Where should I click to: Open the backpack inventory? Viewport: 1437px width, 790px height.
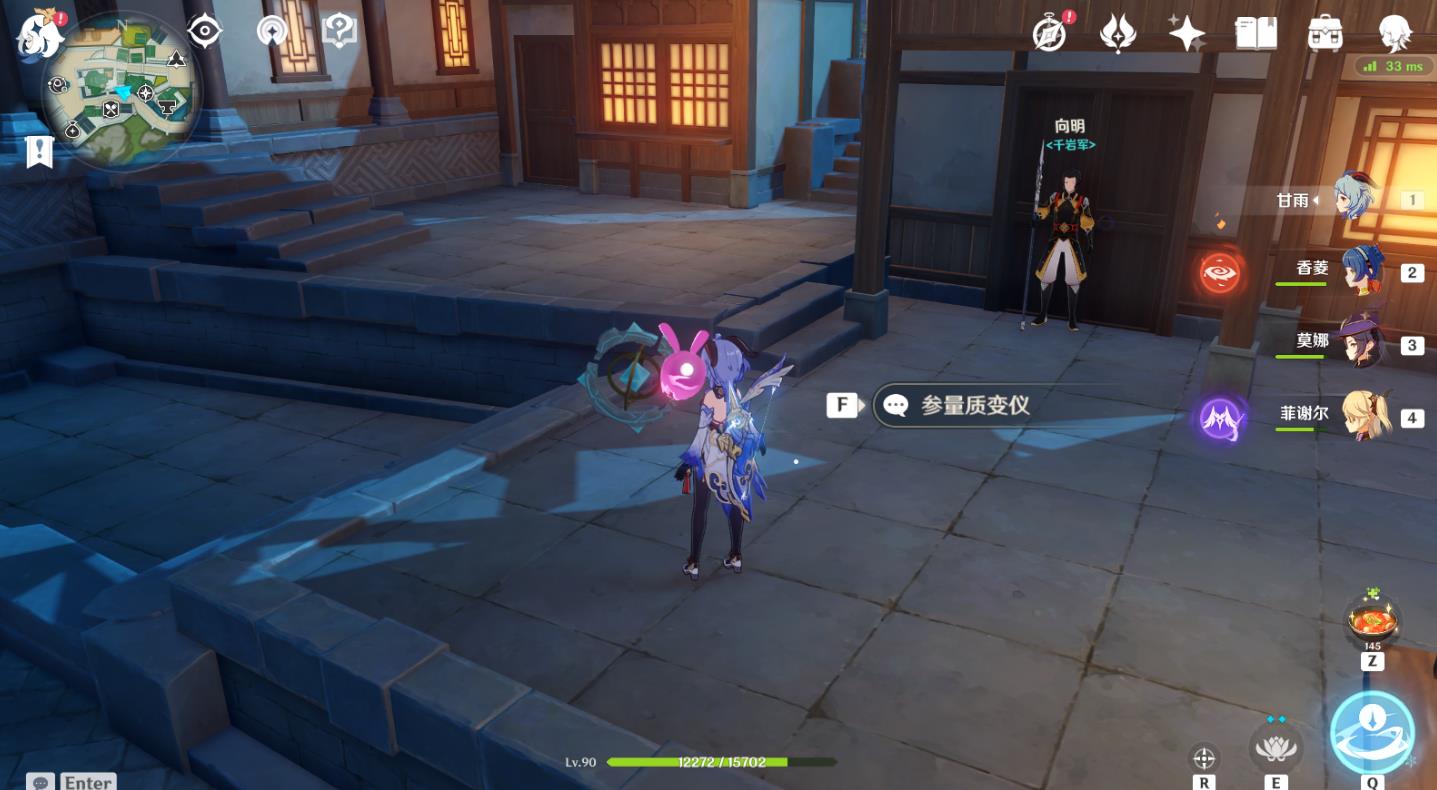point(1325,34)
